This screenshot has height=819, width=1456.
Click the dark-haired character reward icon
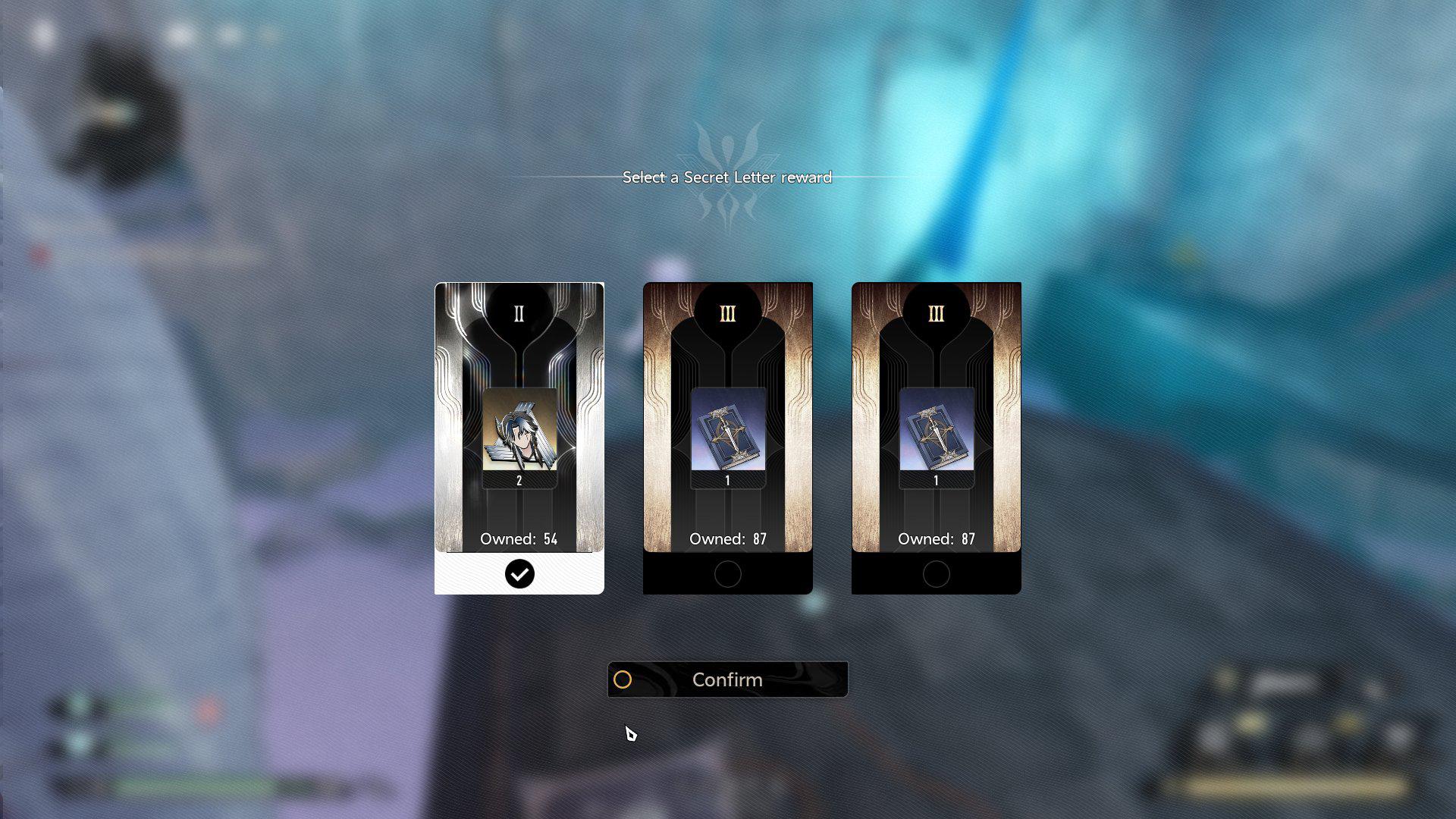click(519, 430)
